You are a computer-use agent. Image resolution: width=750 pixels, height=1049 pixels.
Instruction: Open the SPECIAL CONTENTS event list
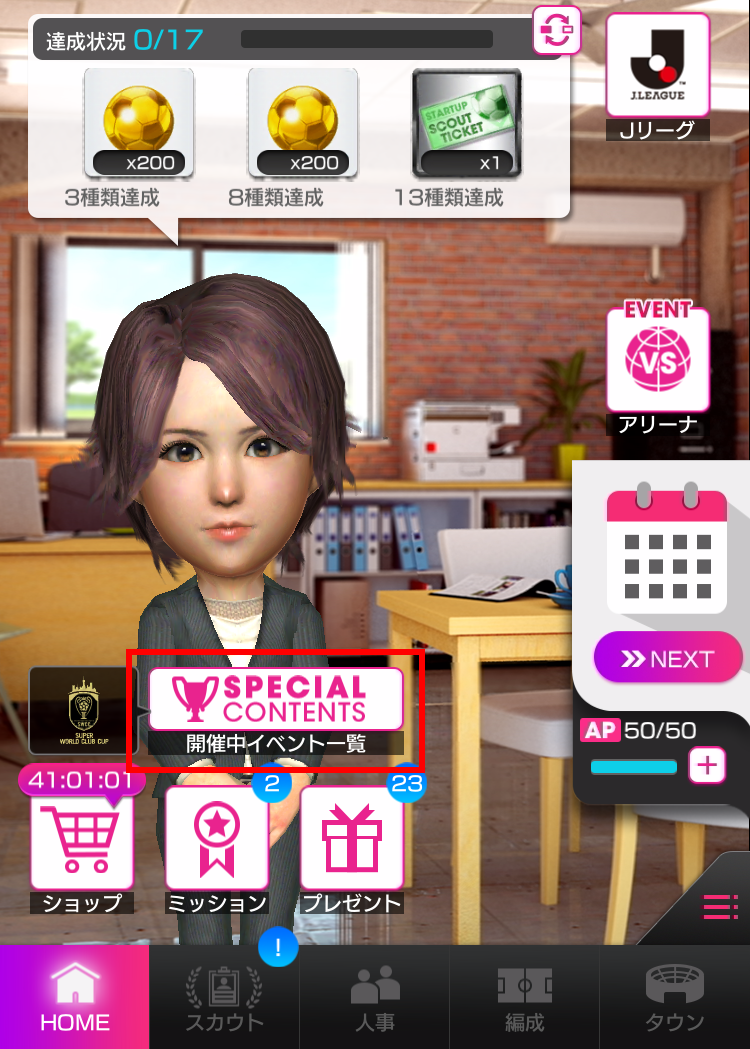[275, 699]
